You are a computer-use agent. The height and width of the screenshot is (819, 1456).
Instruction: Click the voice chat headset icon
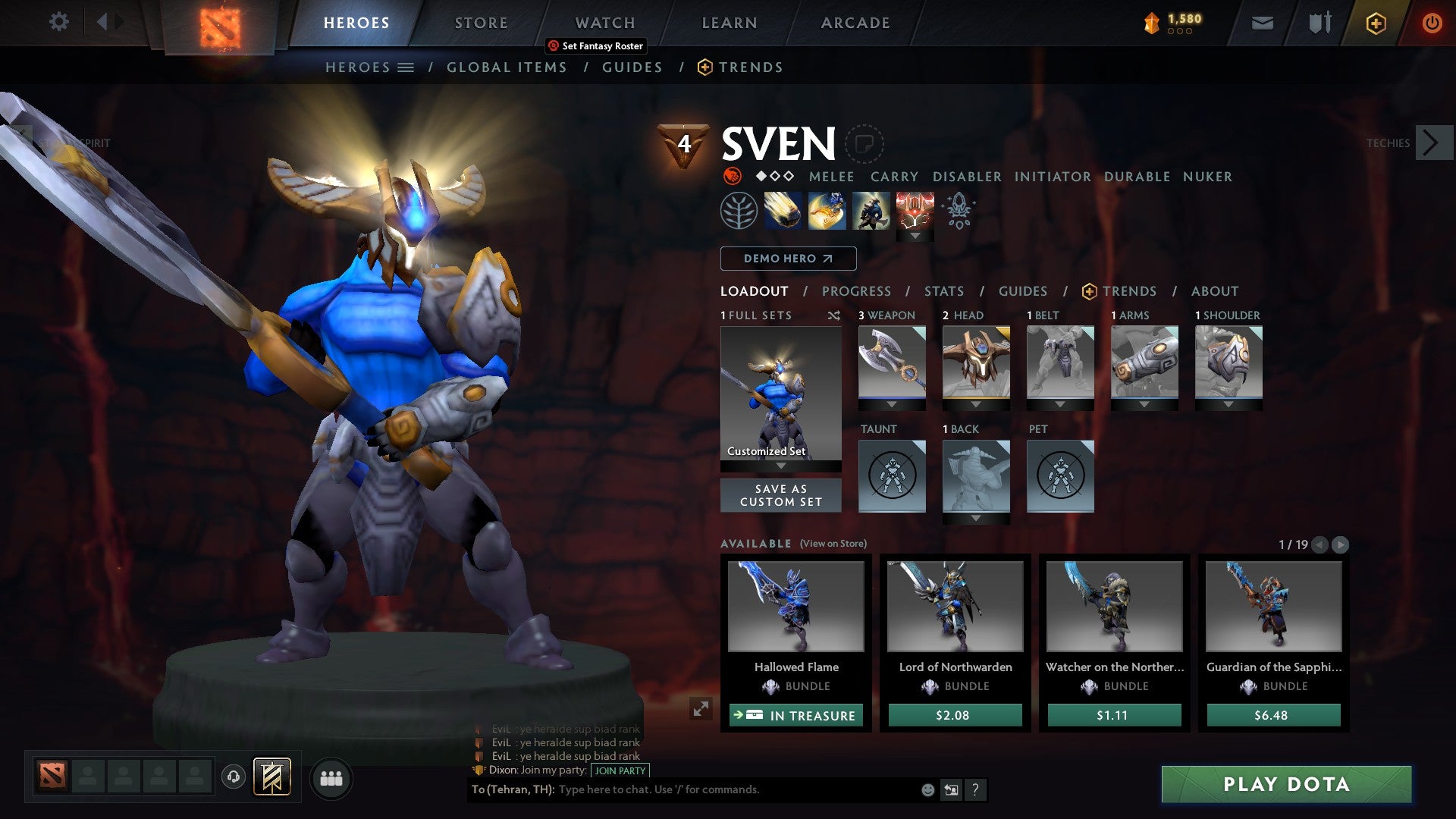point(234,778)
